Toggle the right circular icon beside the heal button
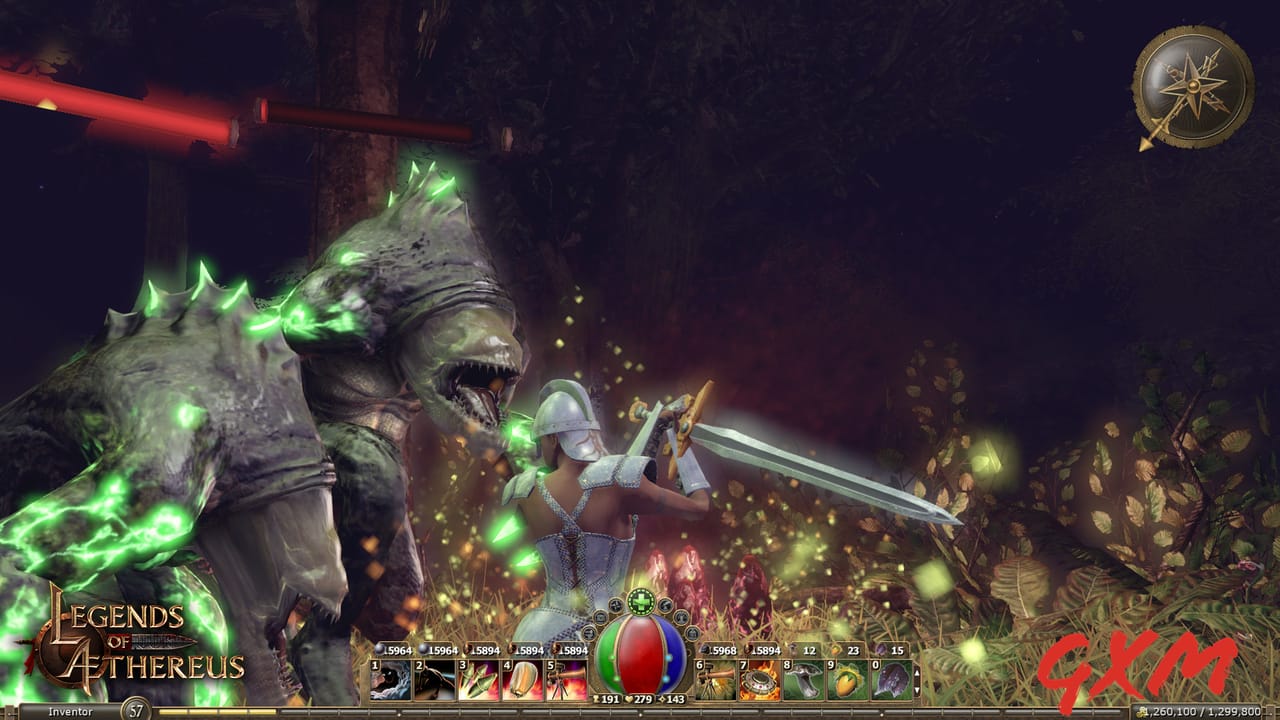This screenshot has height=720, width=1280. tap(665, 606)
